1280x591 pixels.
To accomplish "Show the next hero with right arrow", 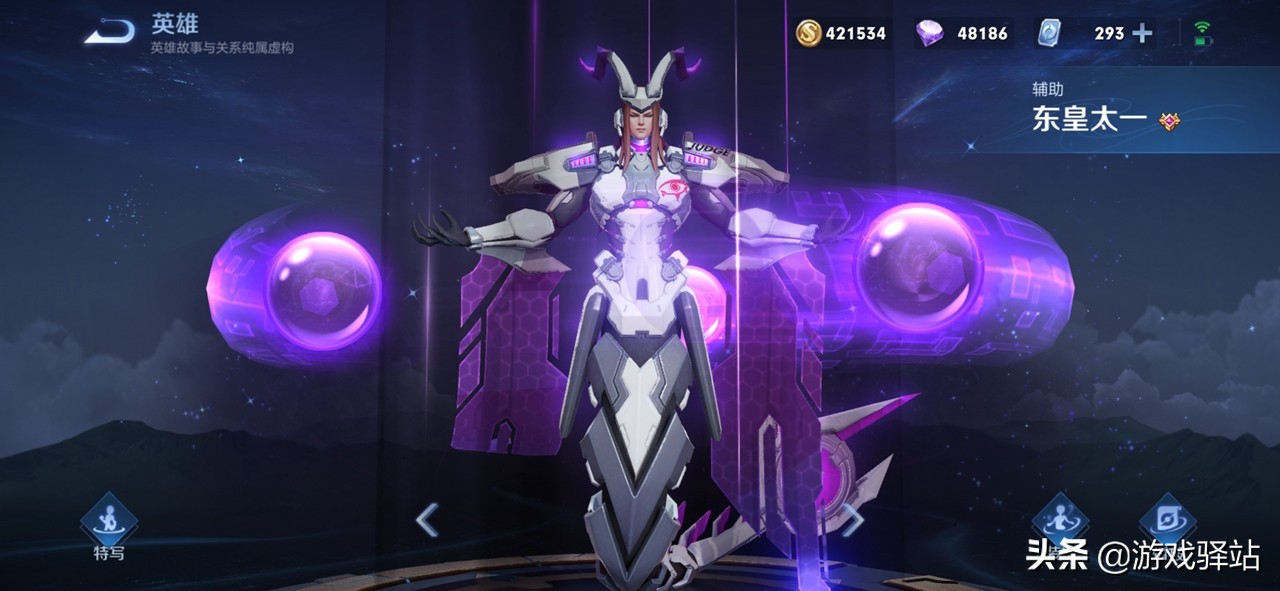I will (x=852, y=518).
